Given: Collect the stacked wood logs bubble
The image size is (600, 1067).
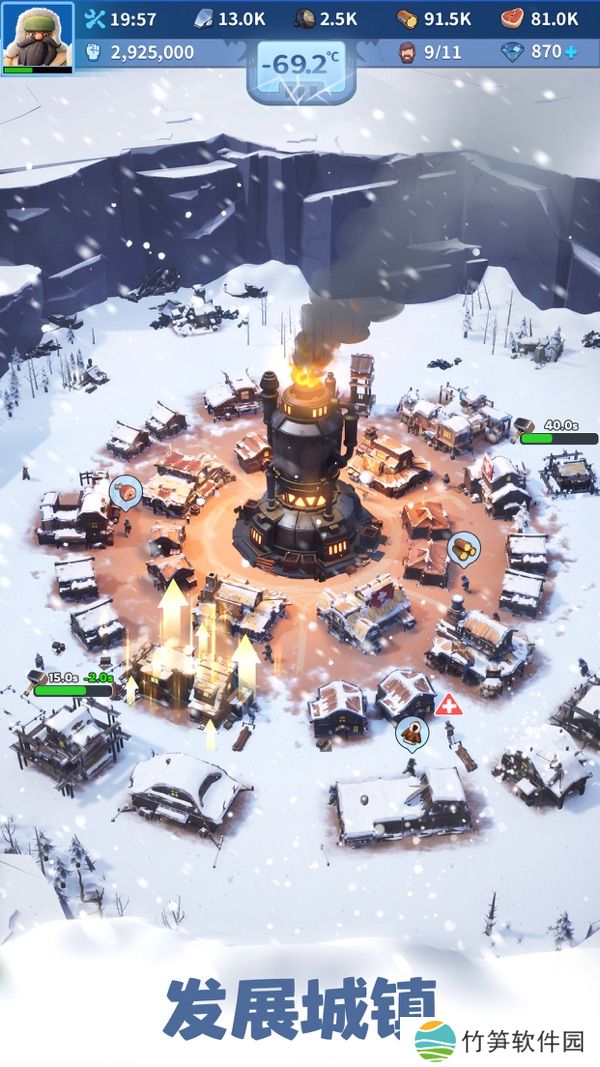Looking at the screenshot, I should point(463,547).
